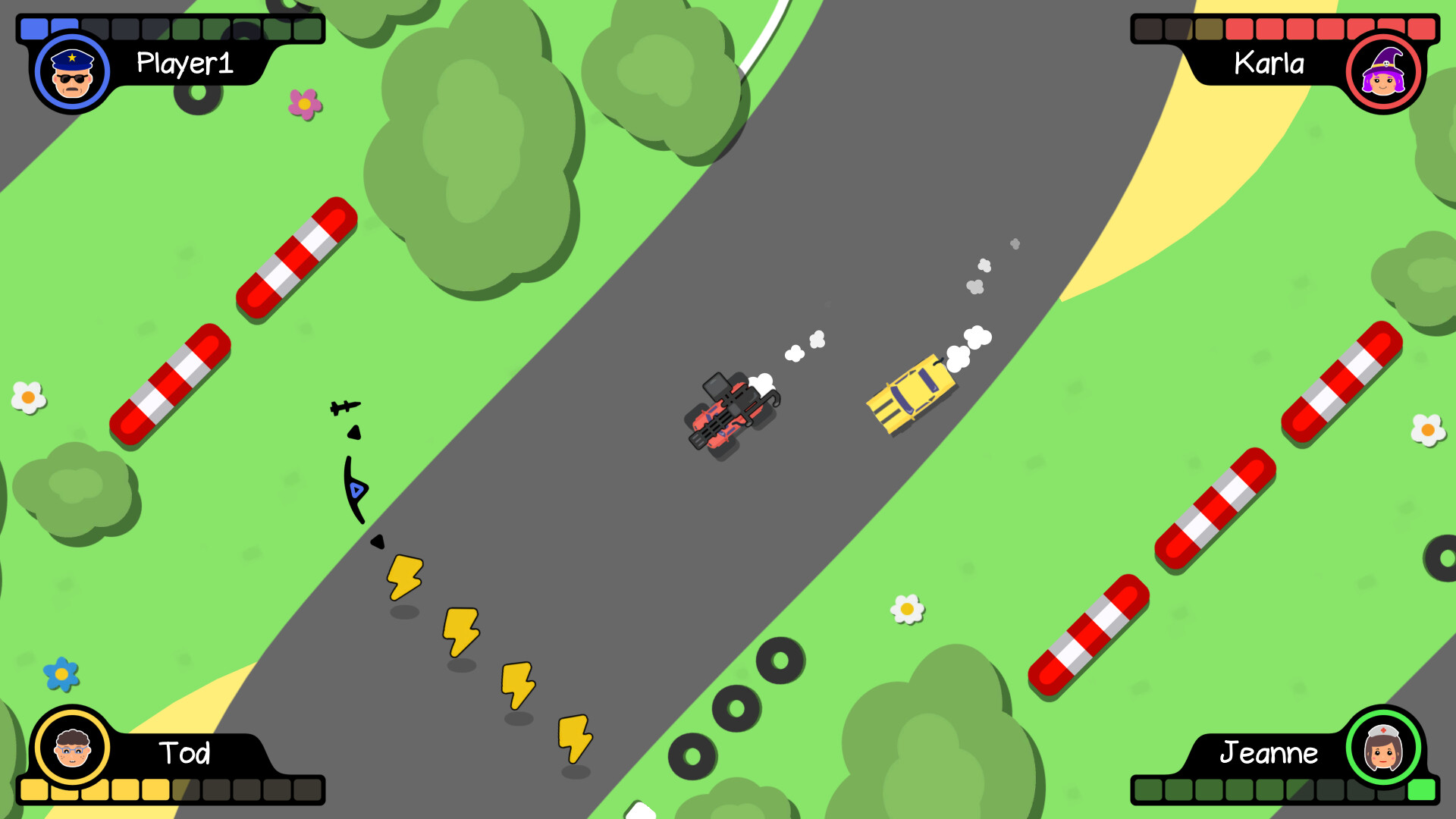
Task: Click the third lightning bolt pickup
Action: tap(517, 685)
